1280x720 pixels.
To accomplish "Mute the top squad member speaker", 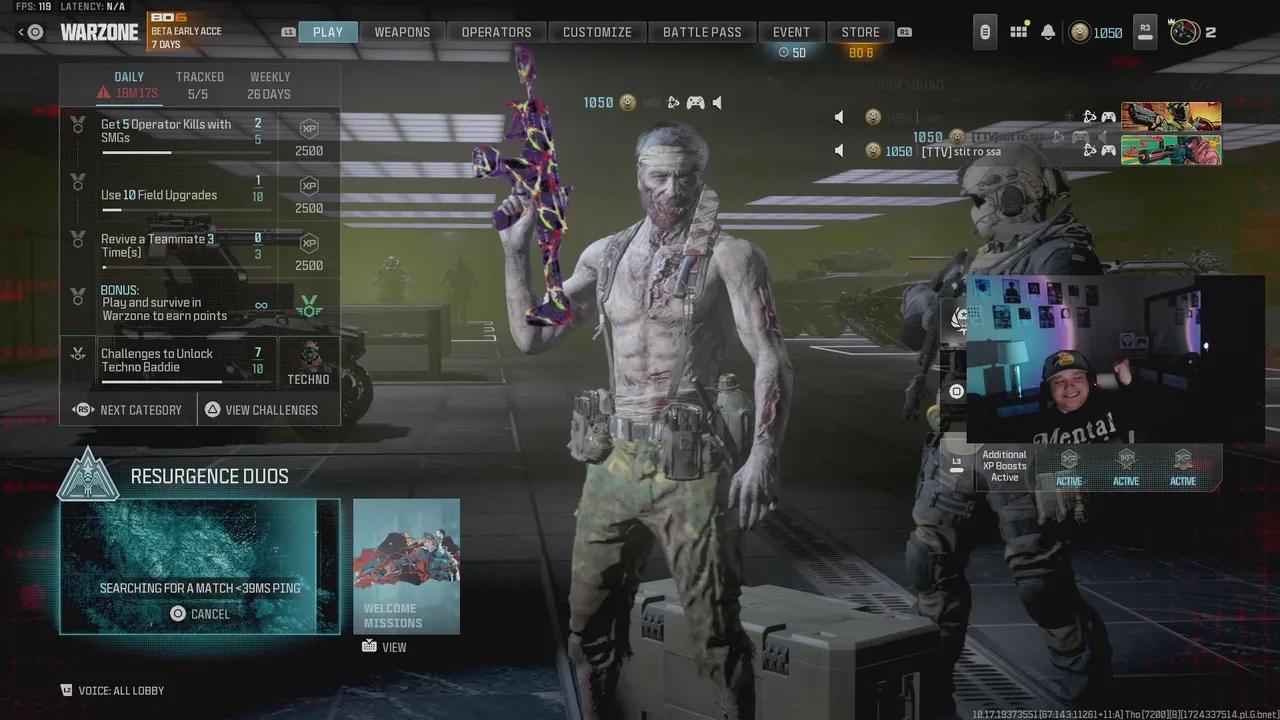I will pos(838,117).
